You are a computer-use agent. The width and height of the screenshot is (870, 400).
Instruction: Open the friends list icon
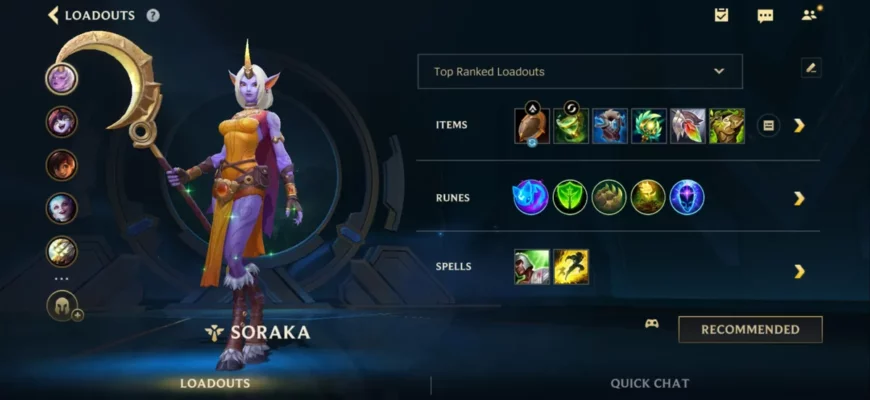[x=809, y=15]
